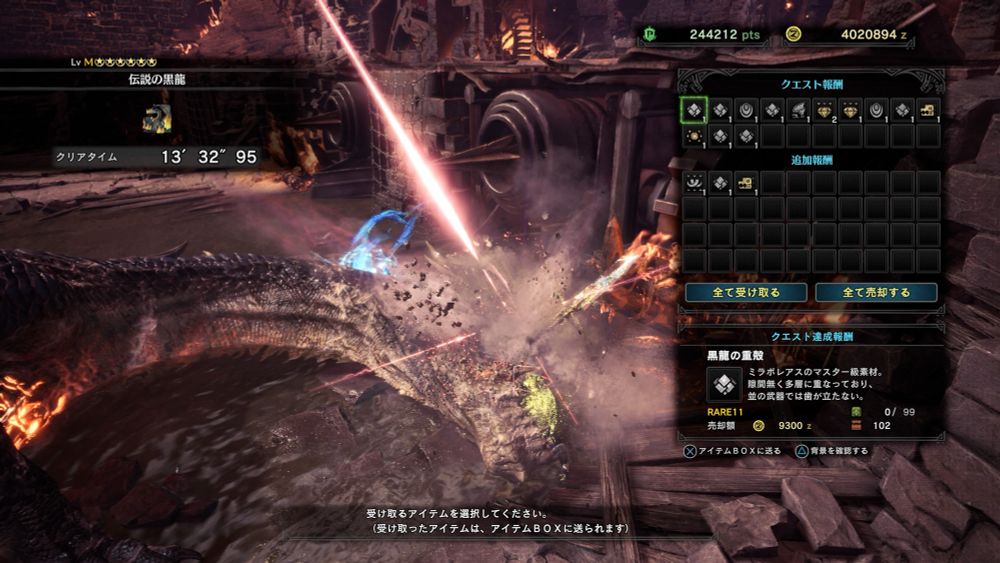Viewport: 1000px width, 563px height.
Task: Choose the golden gem slot with quantity 1
Action: [850, 110]
